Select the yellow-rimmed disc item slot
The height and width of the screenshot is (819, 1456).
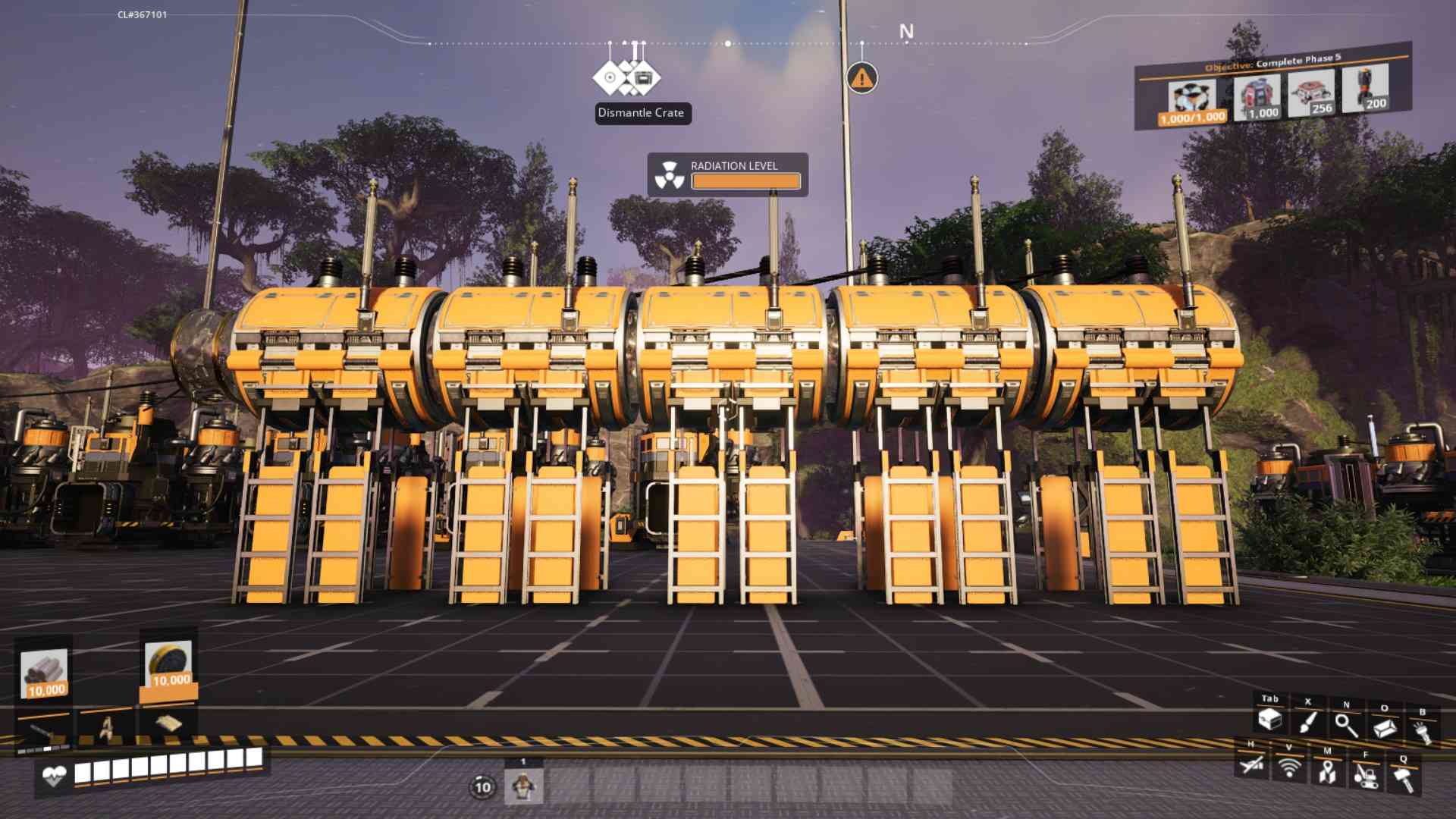tap(168, 664)
